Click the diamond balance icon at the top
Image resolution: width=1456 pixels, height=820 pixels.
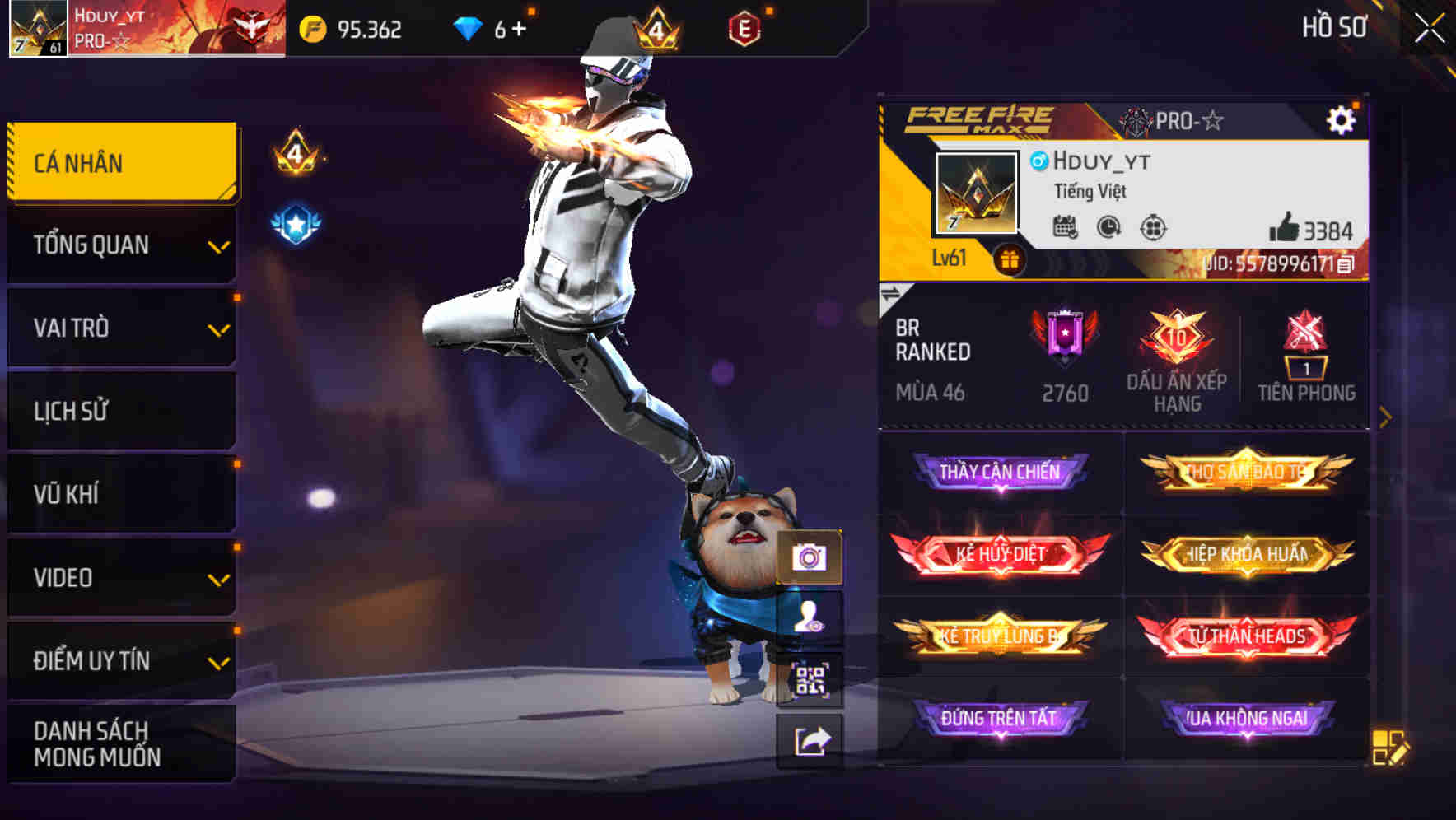click(x=465, y=27)
